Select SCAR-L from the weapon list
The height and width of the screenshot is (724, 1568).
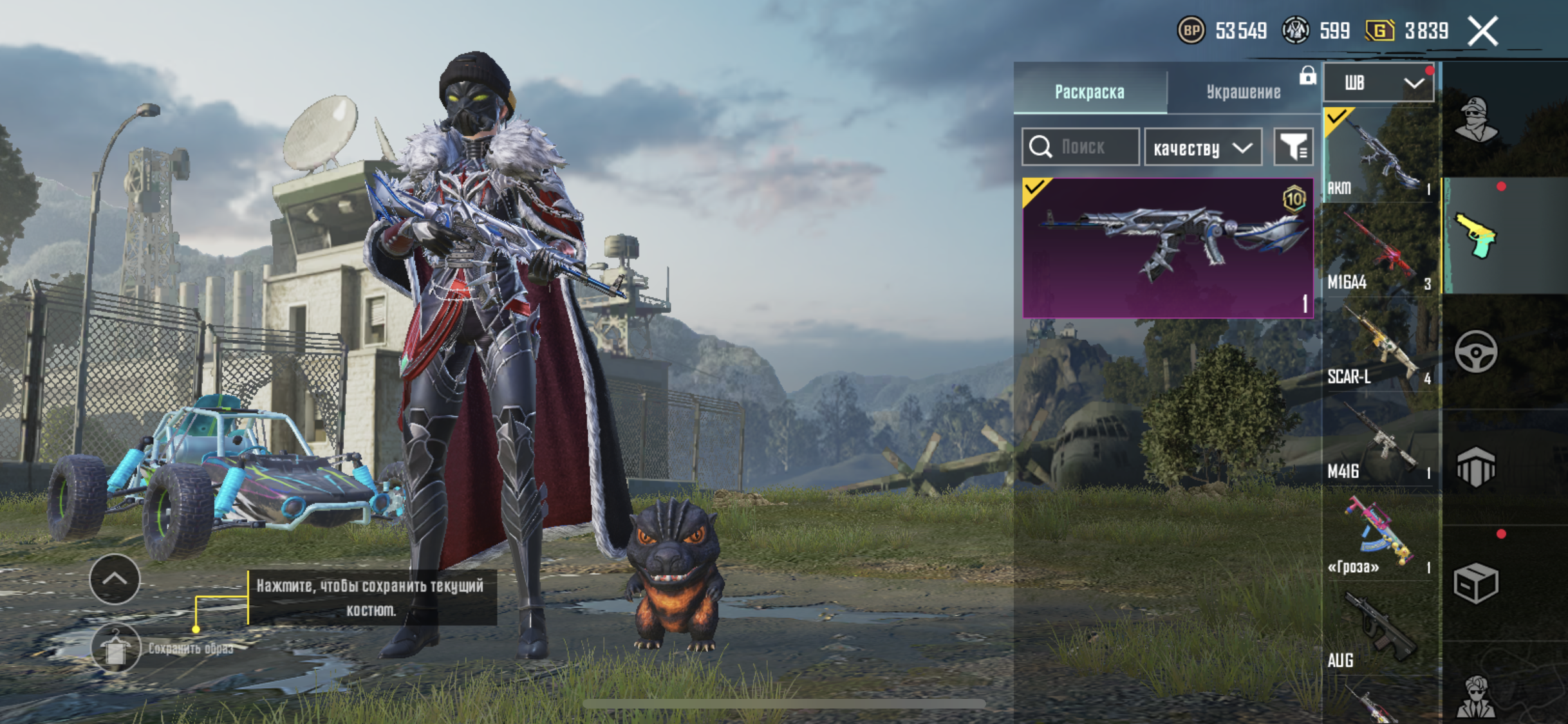(x=1379, y=346)
